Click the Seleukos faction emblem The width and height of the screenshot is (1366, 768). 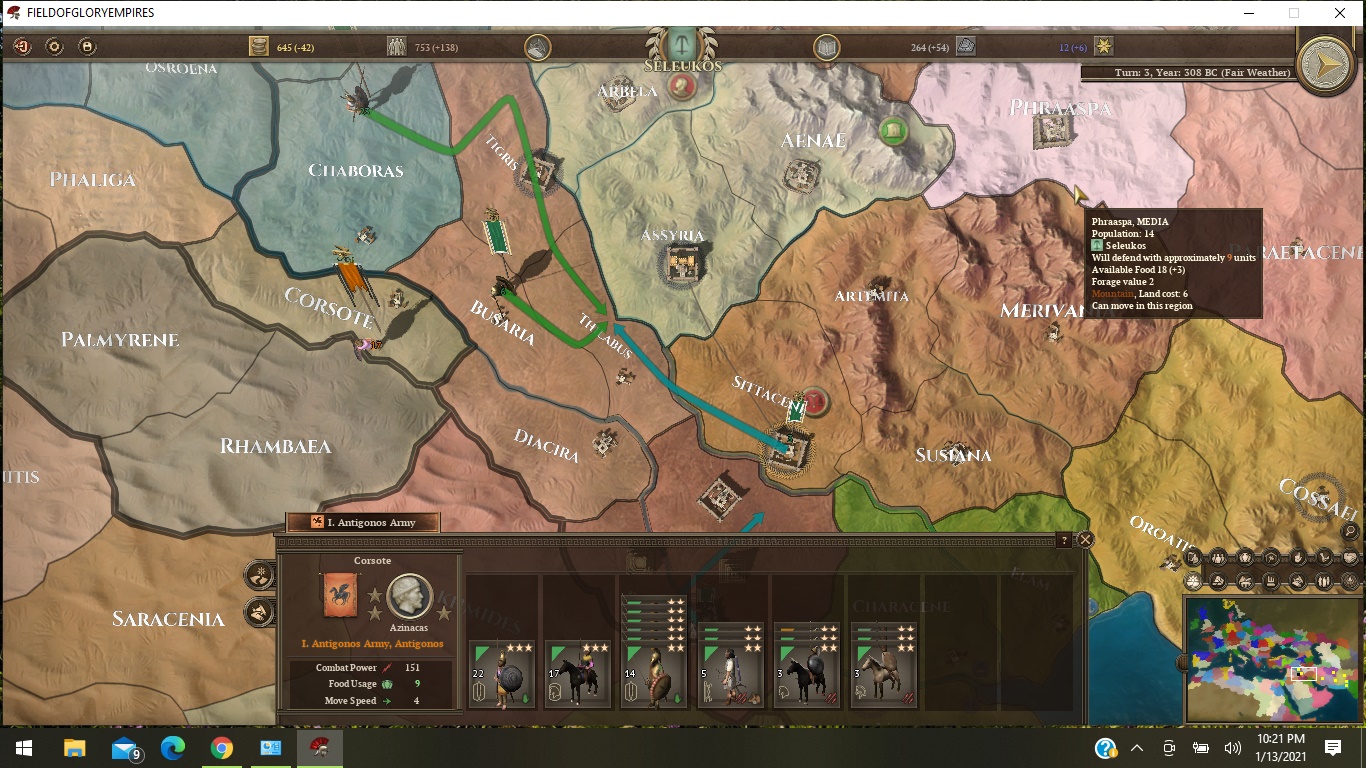pos(682,44)
